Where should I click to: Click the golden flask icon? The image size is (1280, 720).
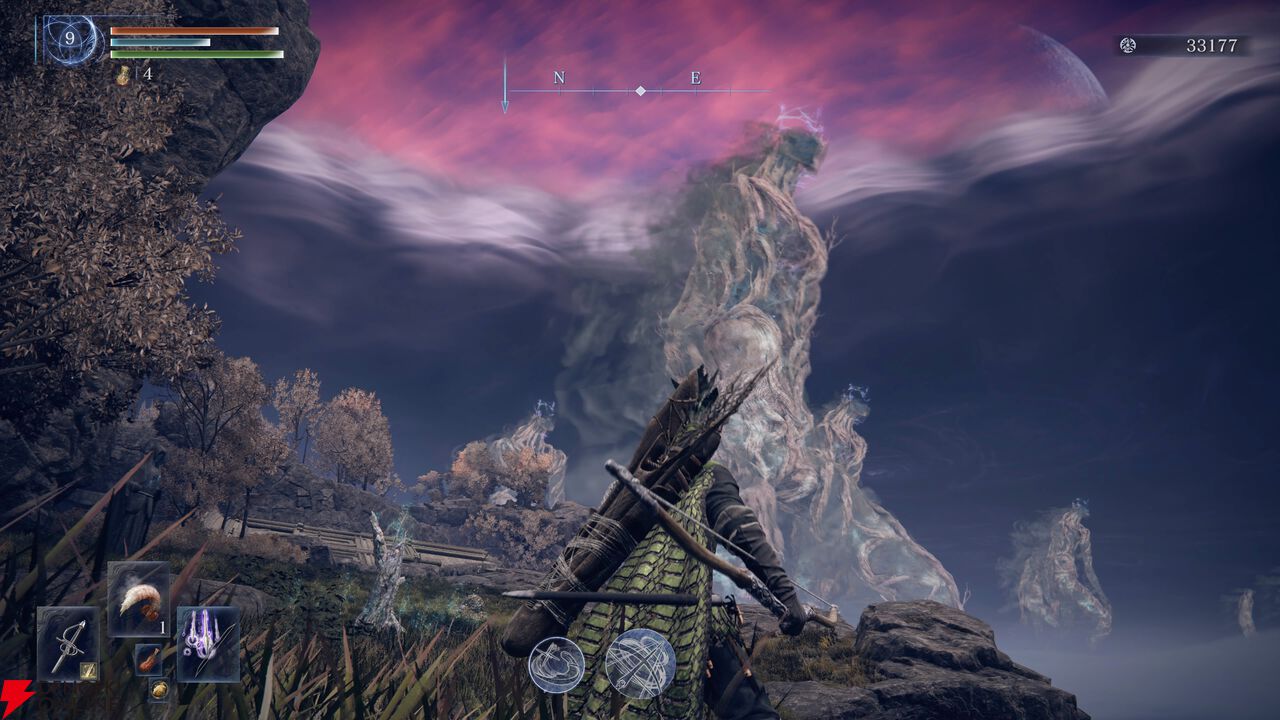124,75
